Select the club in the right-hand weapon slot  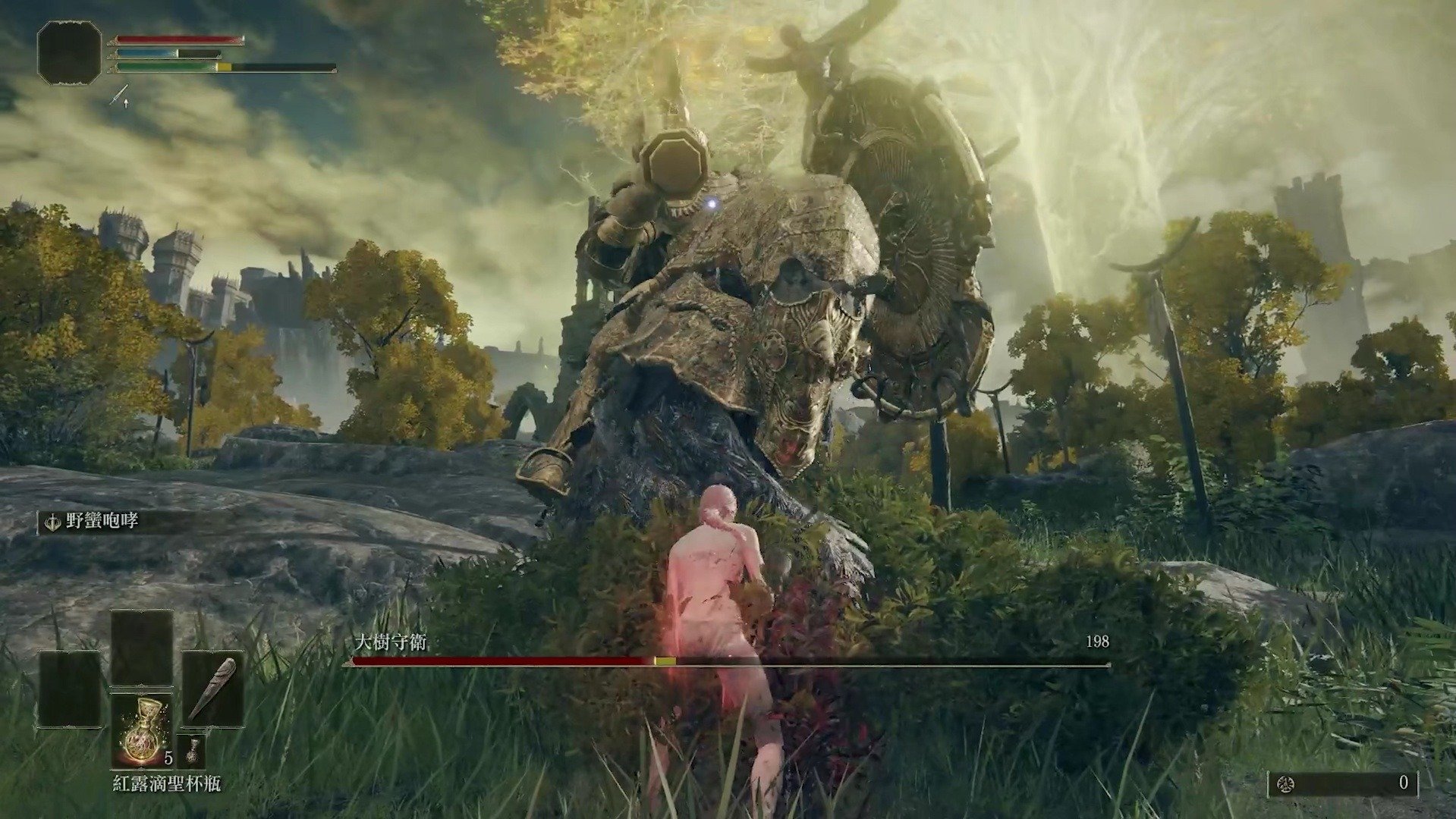point(212,689)
